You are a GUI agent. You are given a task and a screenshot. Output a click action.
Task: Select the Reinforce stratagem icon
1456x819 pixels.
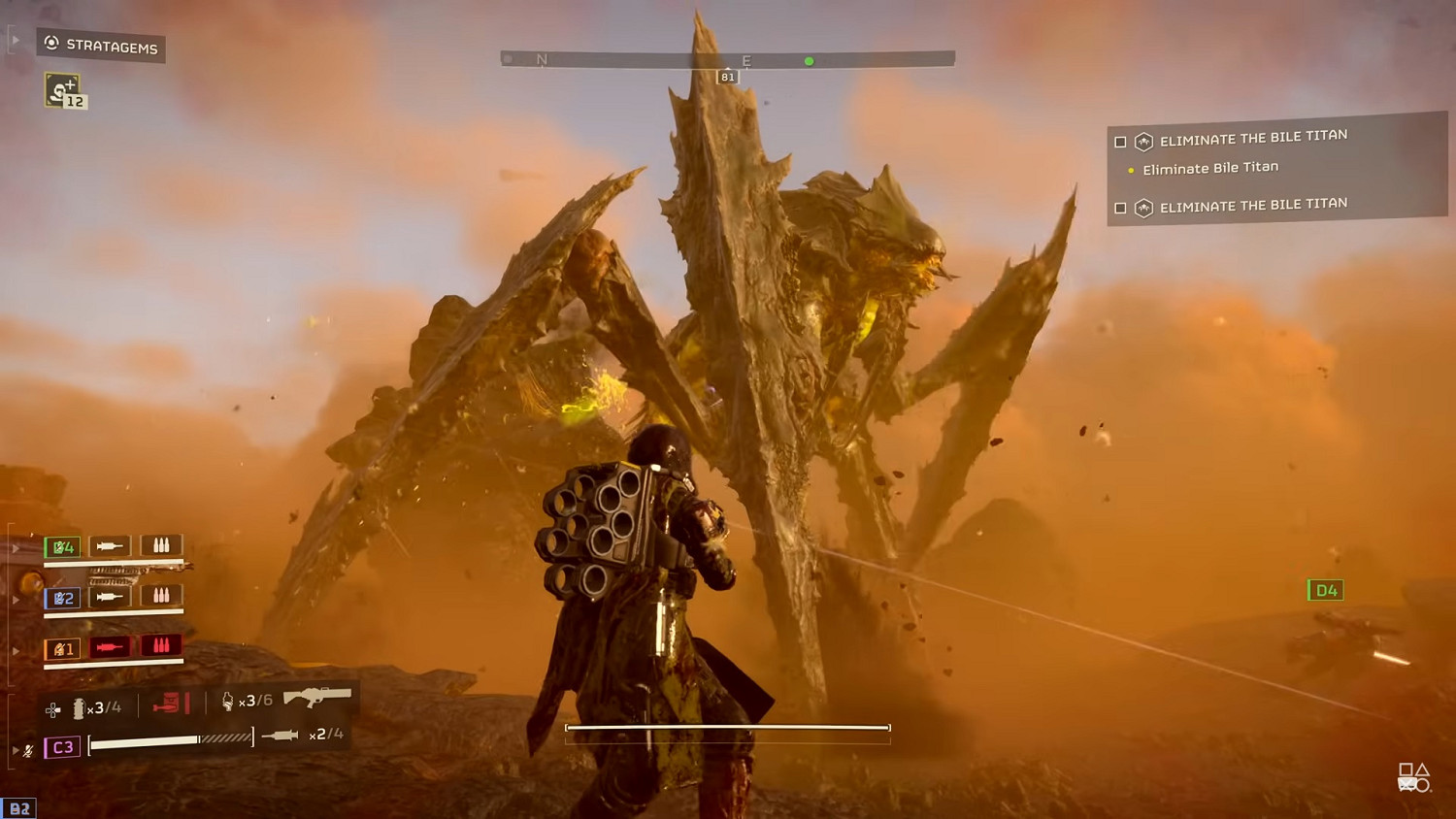pos(64,90)
